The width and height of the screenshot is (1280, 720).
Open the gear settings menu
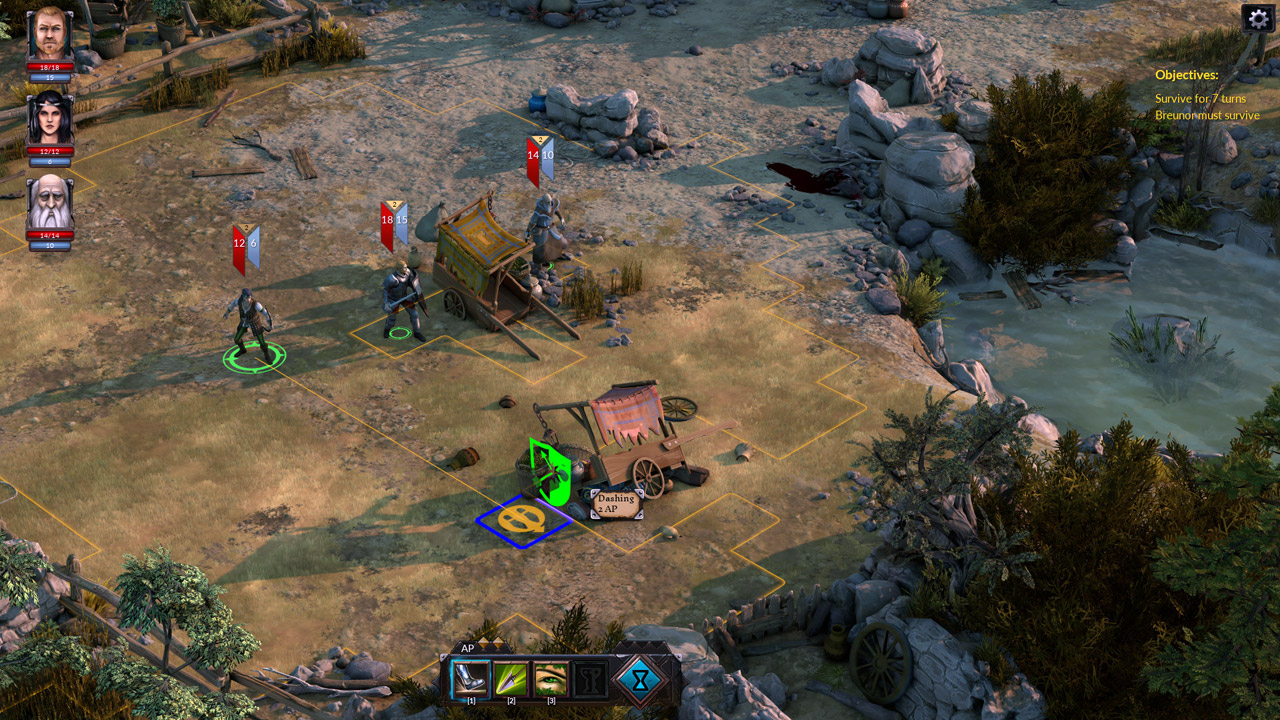point(1258,18)
